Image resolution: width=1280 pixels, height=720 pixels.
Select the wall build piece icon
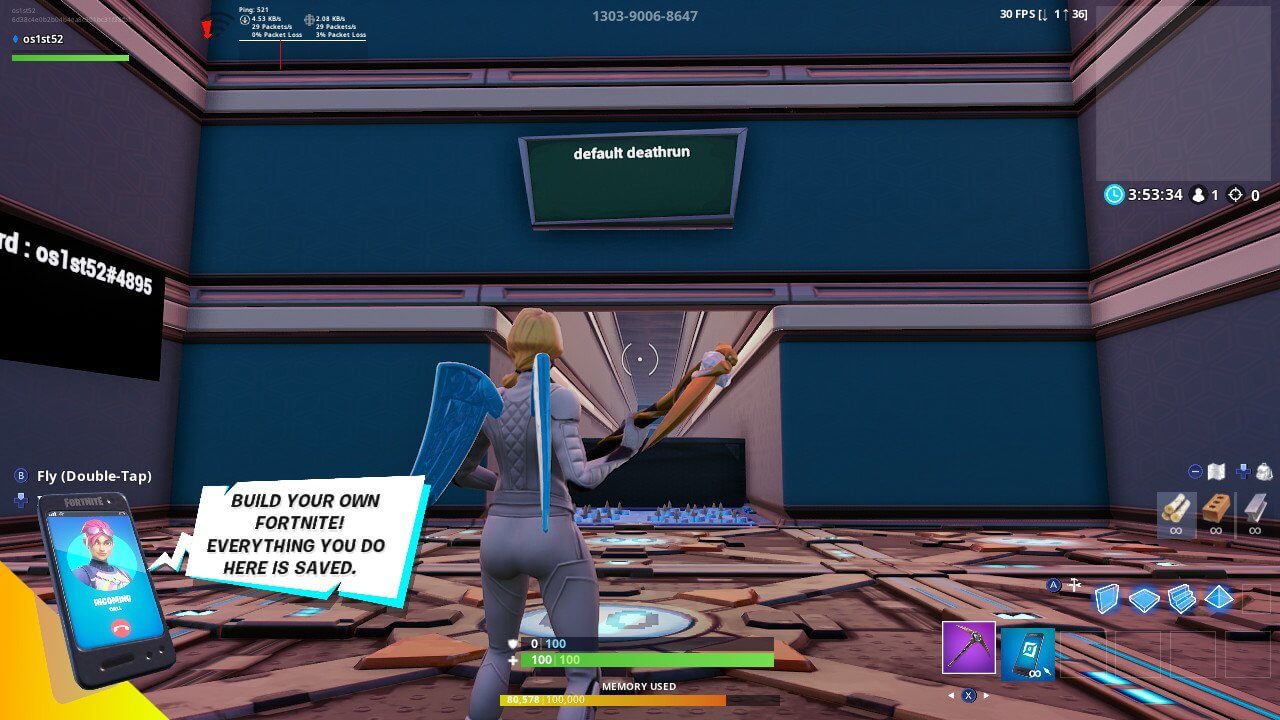(1104, 596)
